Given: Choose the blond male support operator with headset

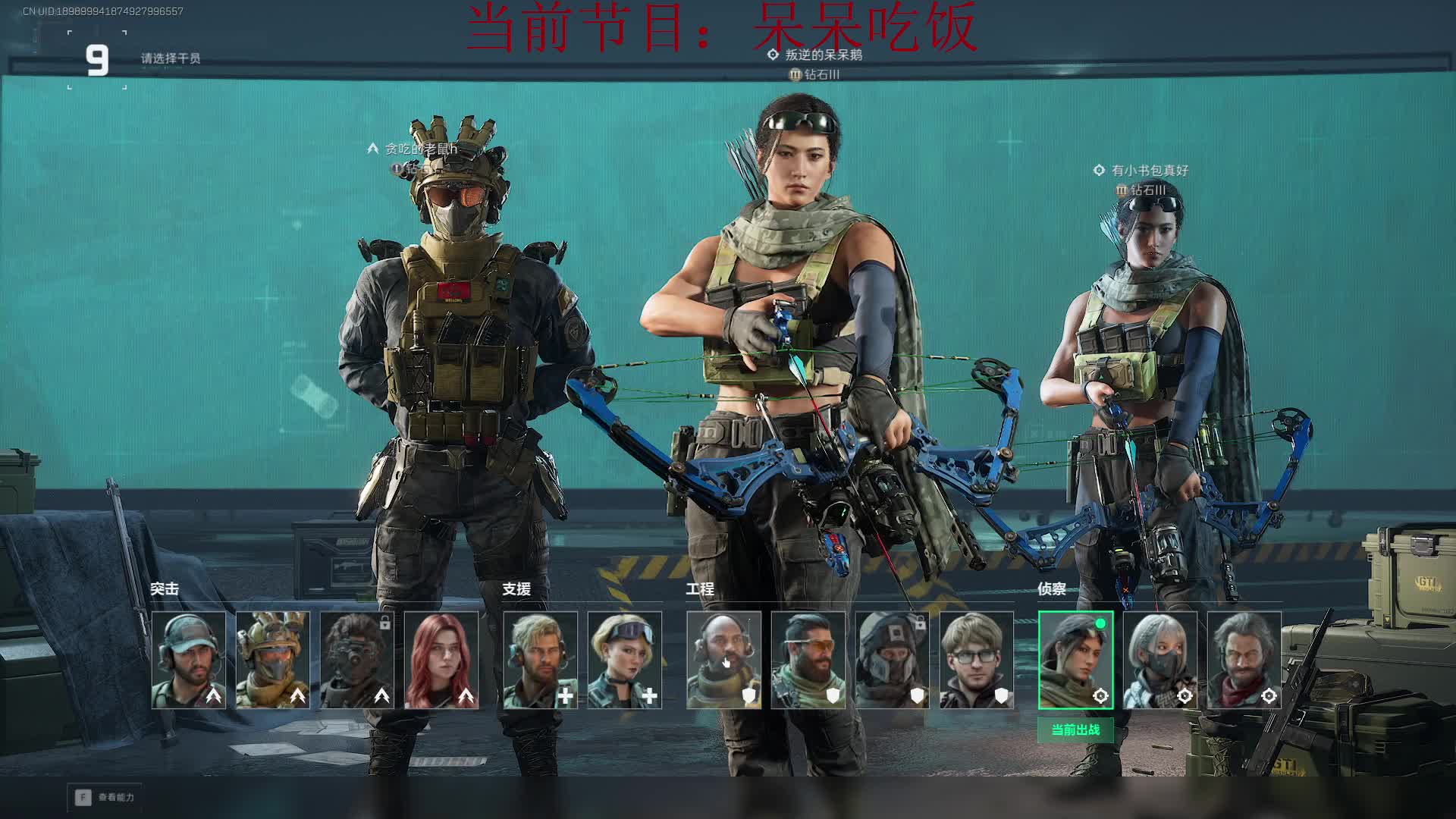Looking at the screenshot, I should pos(541,660).
